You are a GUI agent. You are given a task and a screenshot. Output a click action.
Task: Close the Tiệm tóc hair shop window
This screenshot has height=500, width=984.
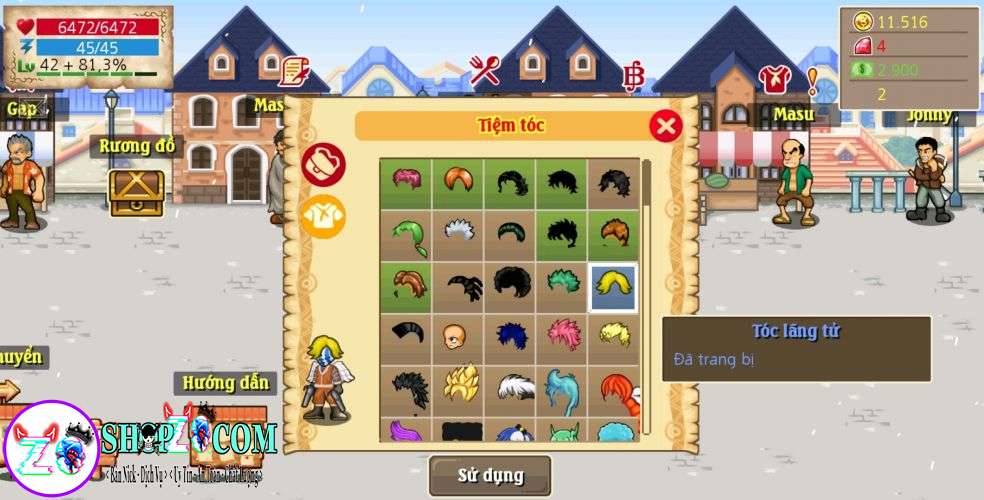(x=665, y=126)
